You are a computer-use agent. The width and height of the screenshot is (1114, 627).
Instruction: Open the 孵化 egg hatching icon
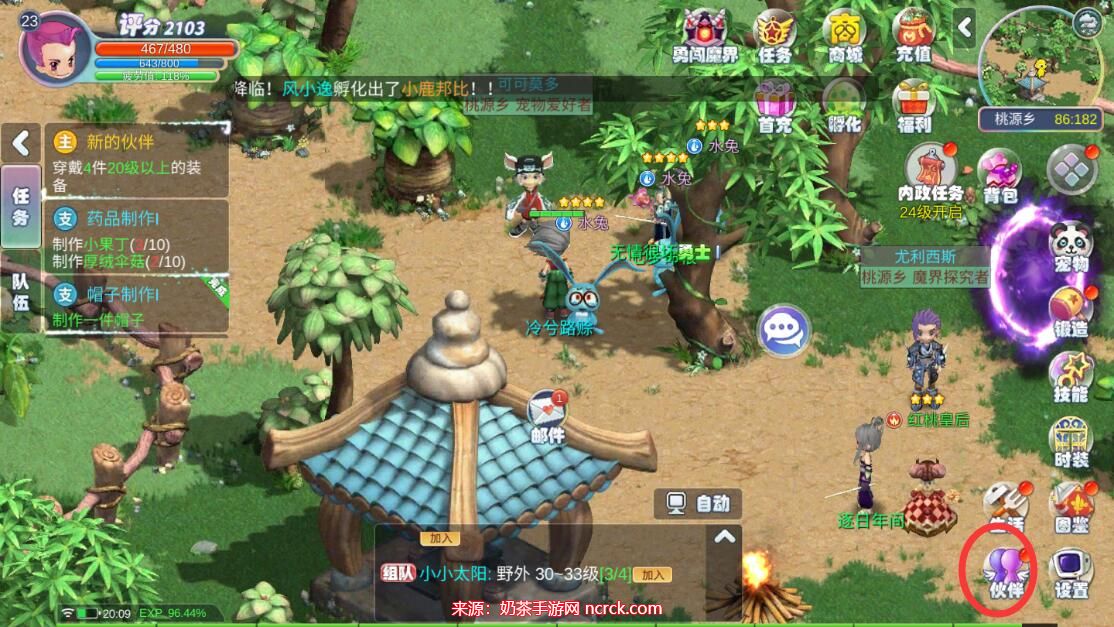click(x=844, y=104)
